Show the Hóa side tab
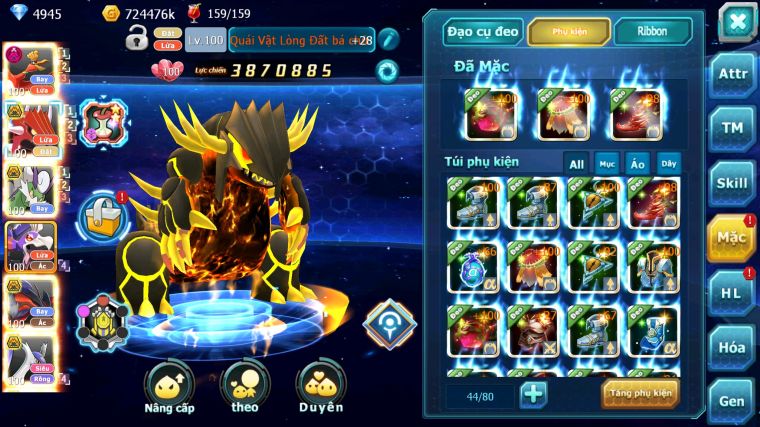 point(732,348)
